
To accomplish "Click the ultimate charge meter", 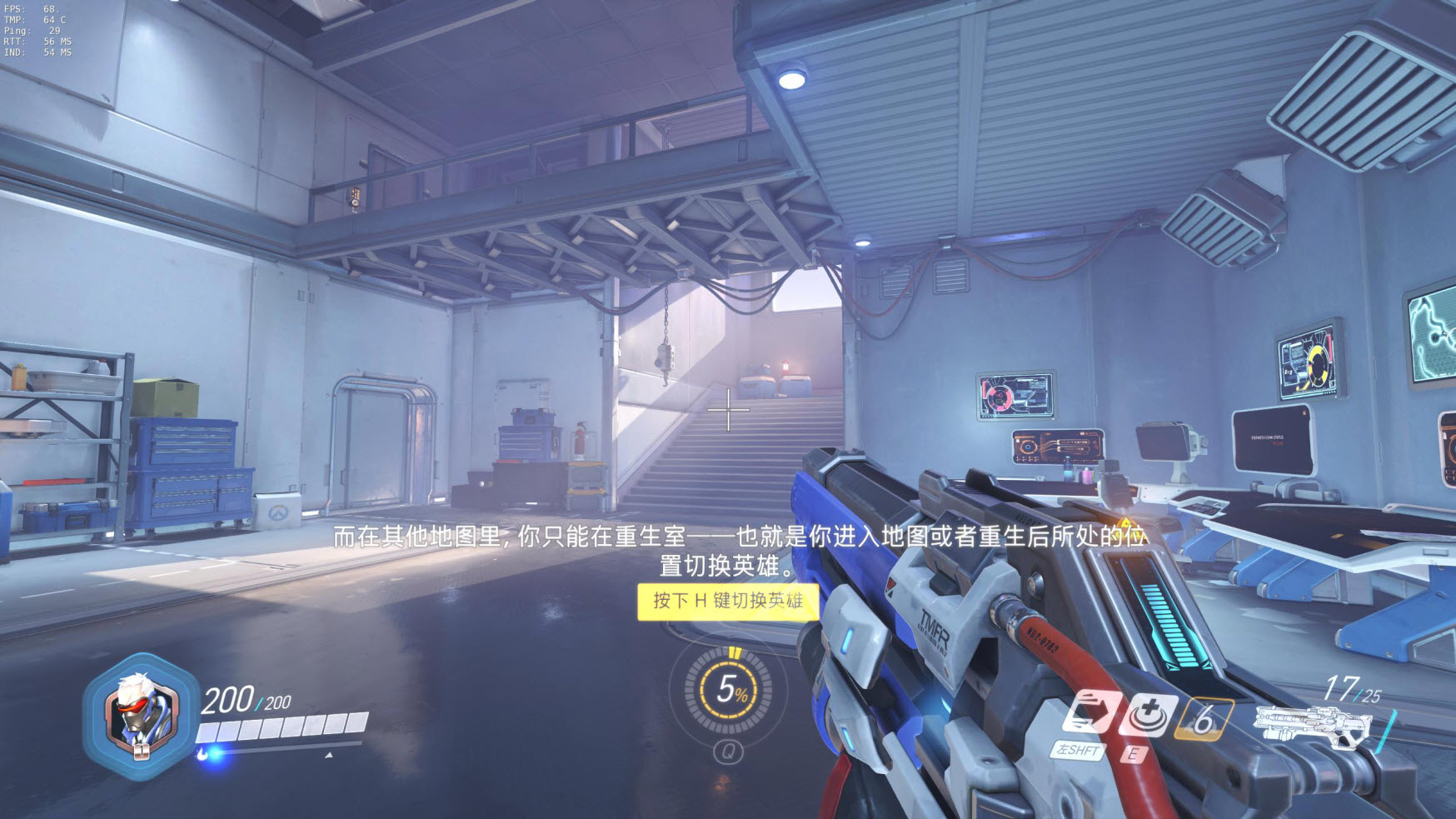I will 729,689.
